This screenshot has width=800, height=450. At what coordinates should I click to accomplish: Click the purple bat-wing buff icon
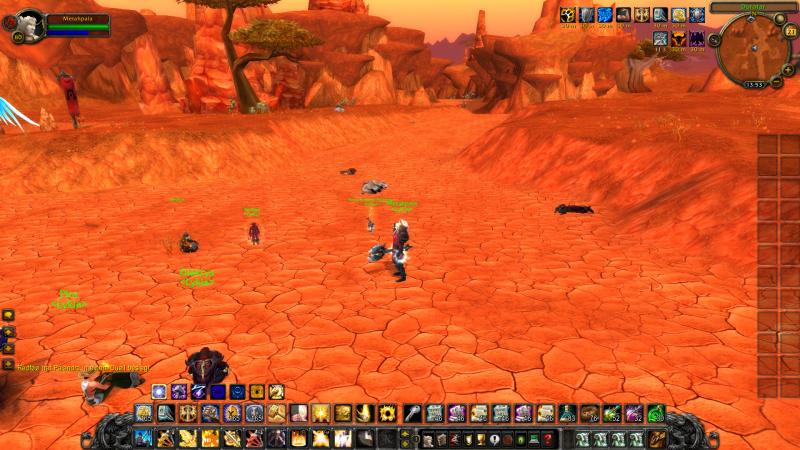[697, 39]
